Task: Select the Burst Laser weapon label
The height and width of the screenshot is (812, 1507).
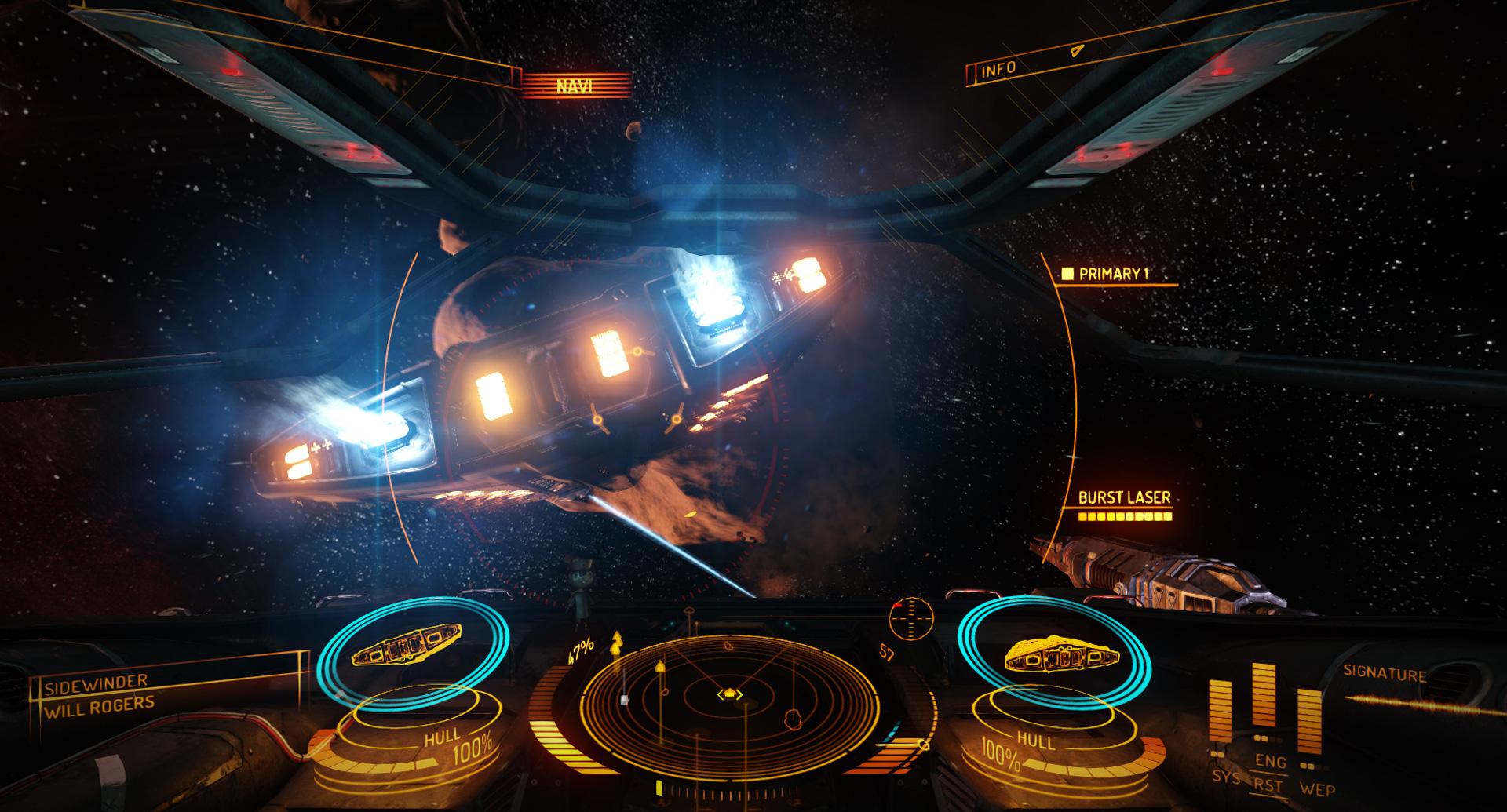Action: [1124, 497]
